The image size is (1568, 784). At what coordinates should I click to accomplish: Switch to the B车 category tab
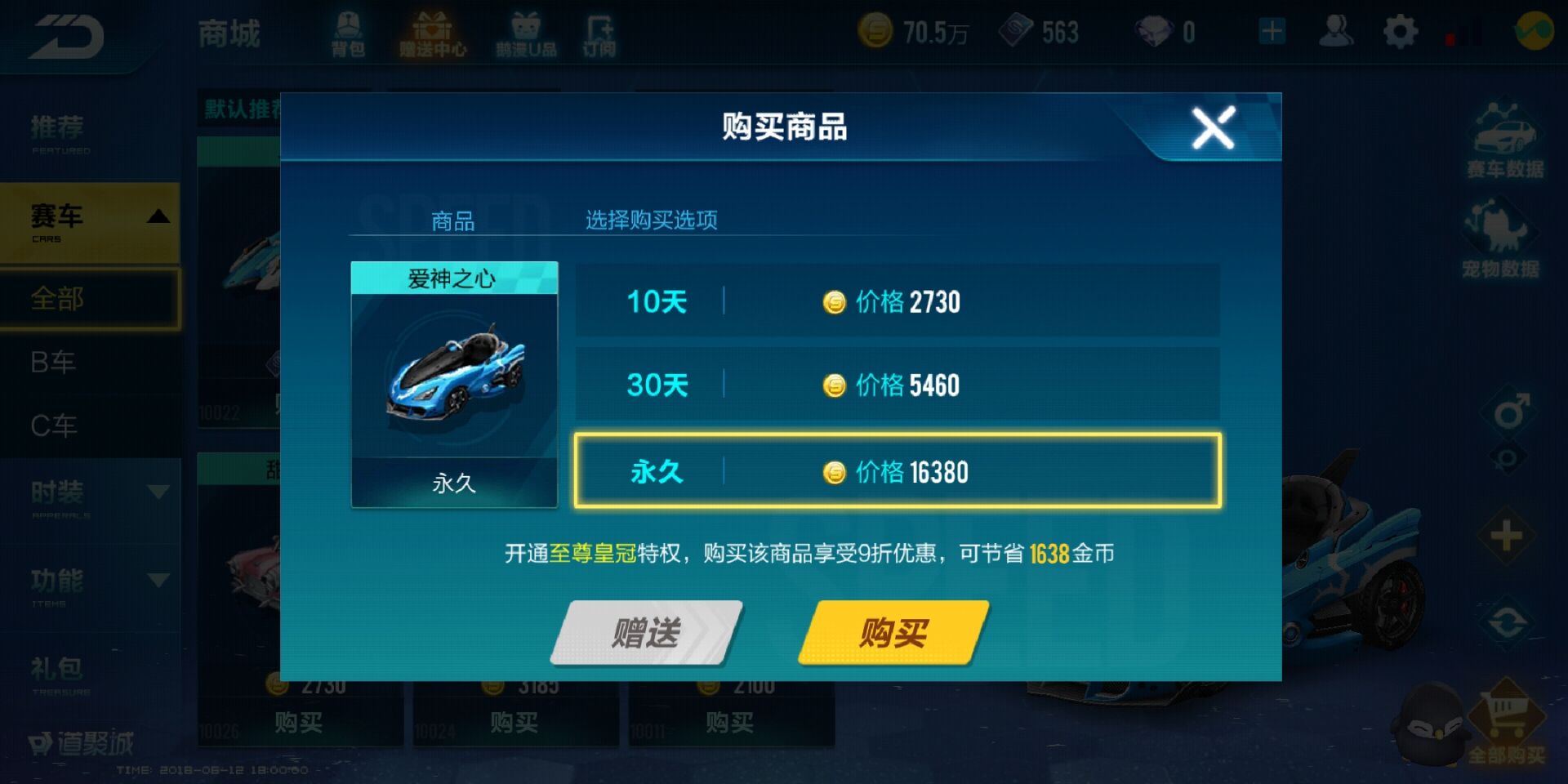click(x=53, y=362)
